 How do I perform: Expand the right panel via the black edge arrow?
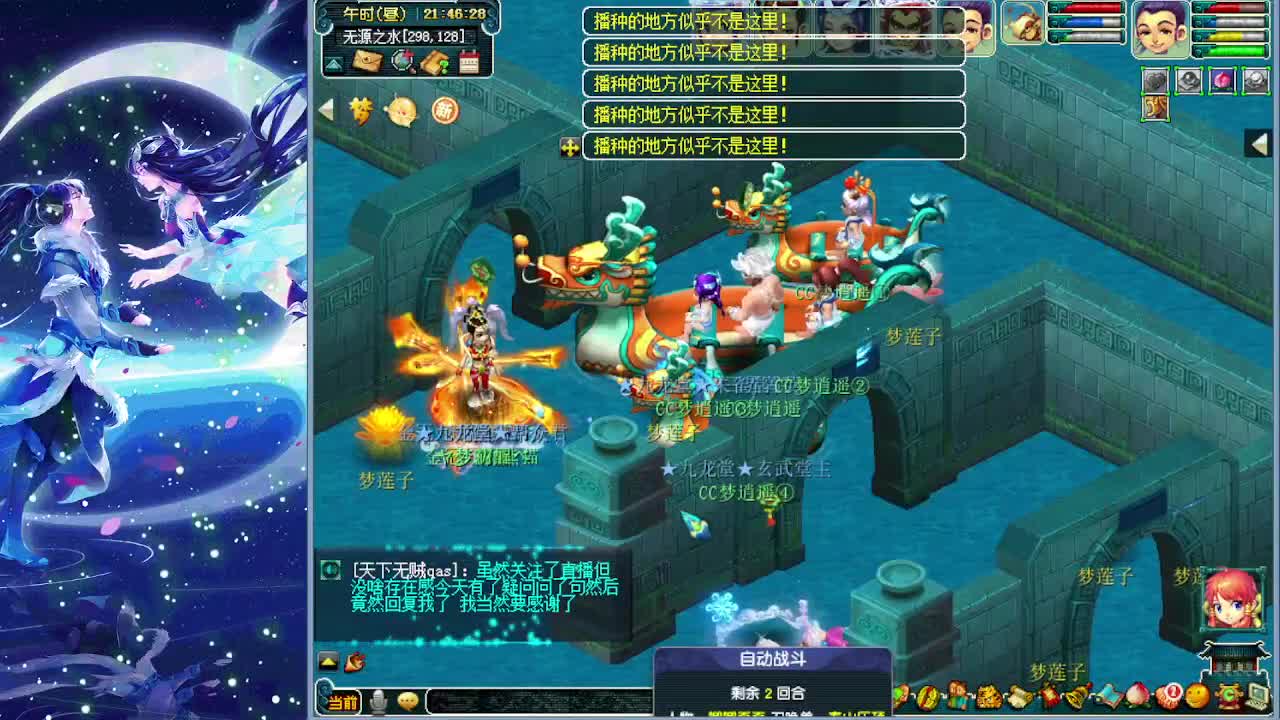tap(1260, 143)
